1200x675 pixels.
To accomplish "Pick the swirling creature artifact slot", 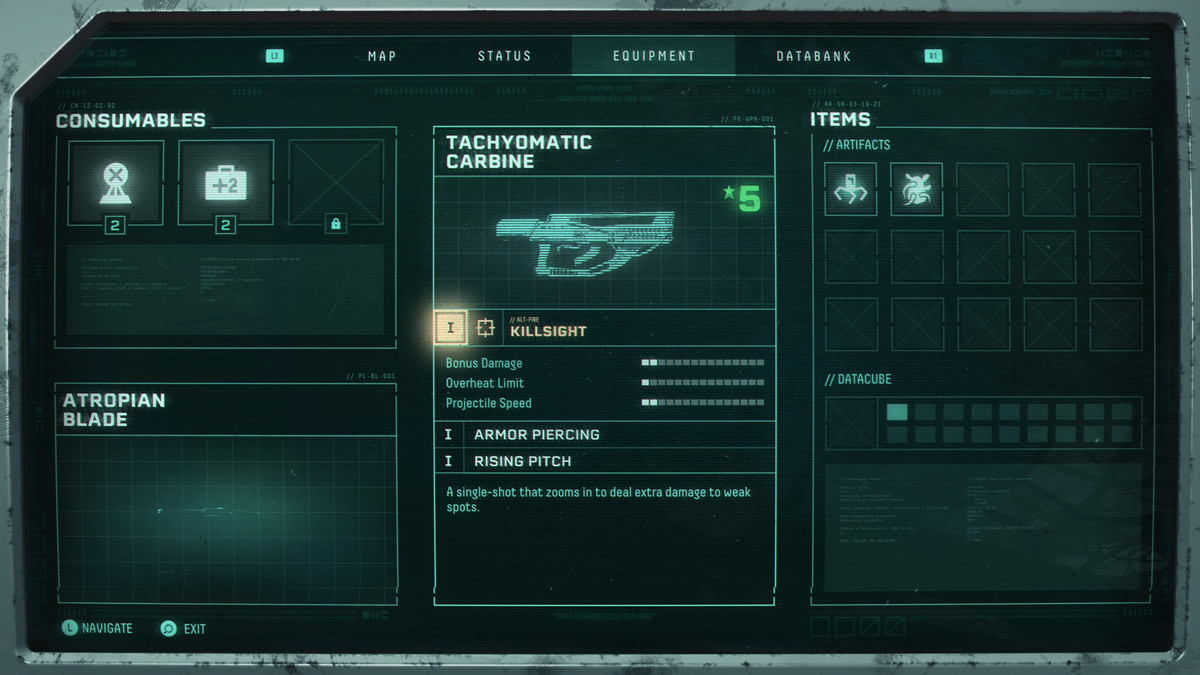I will 916,190.
